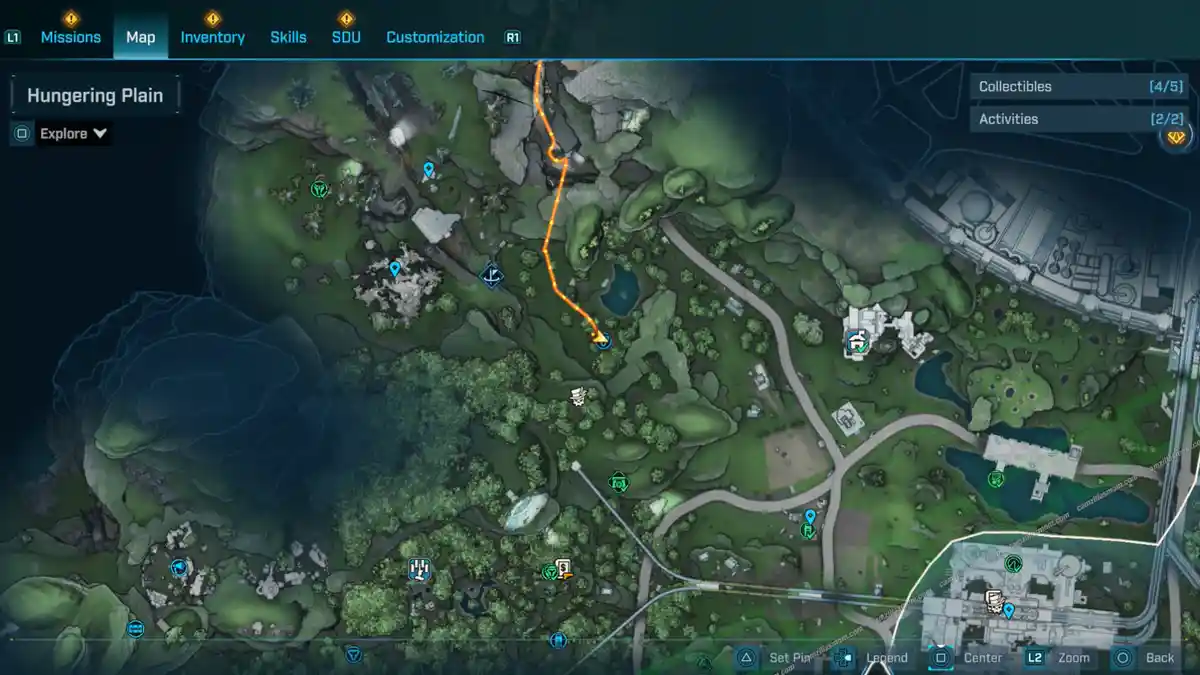Select the orange player arrow marker

599,339
